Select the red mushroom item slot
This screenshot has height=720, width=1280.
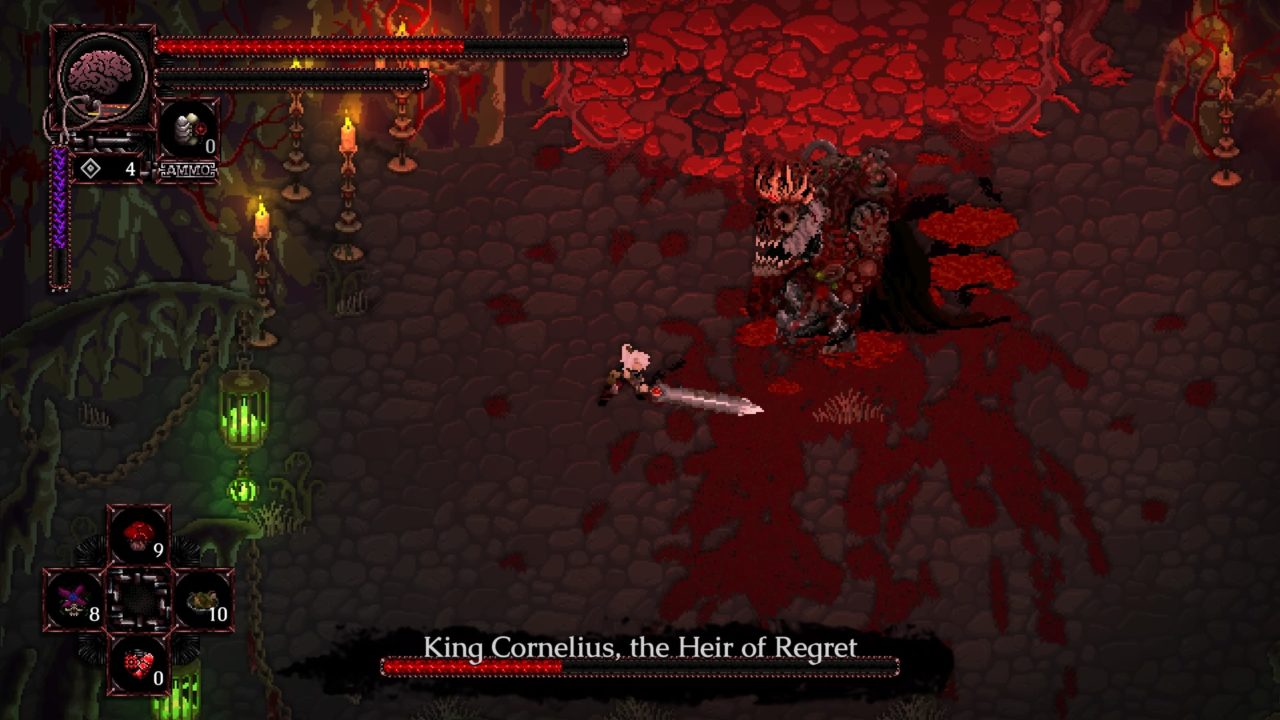click(x=139, y=536)
